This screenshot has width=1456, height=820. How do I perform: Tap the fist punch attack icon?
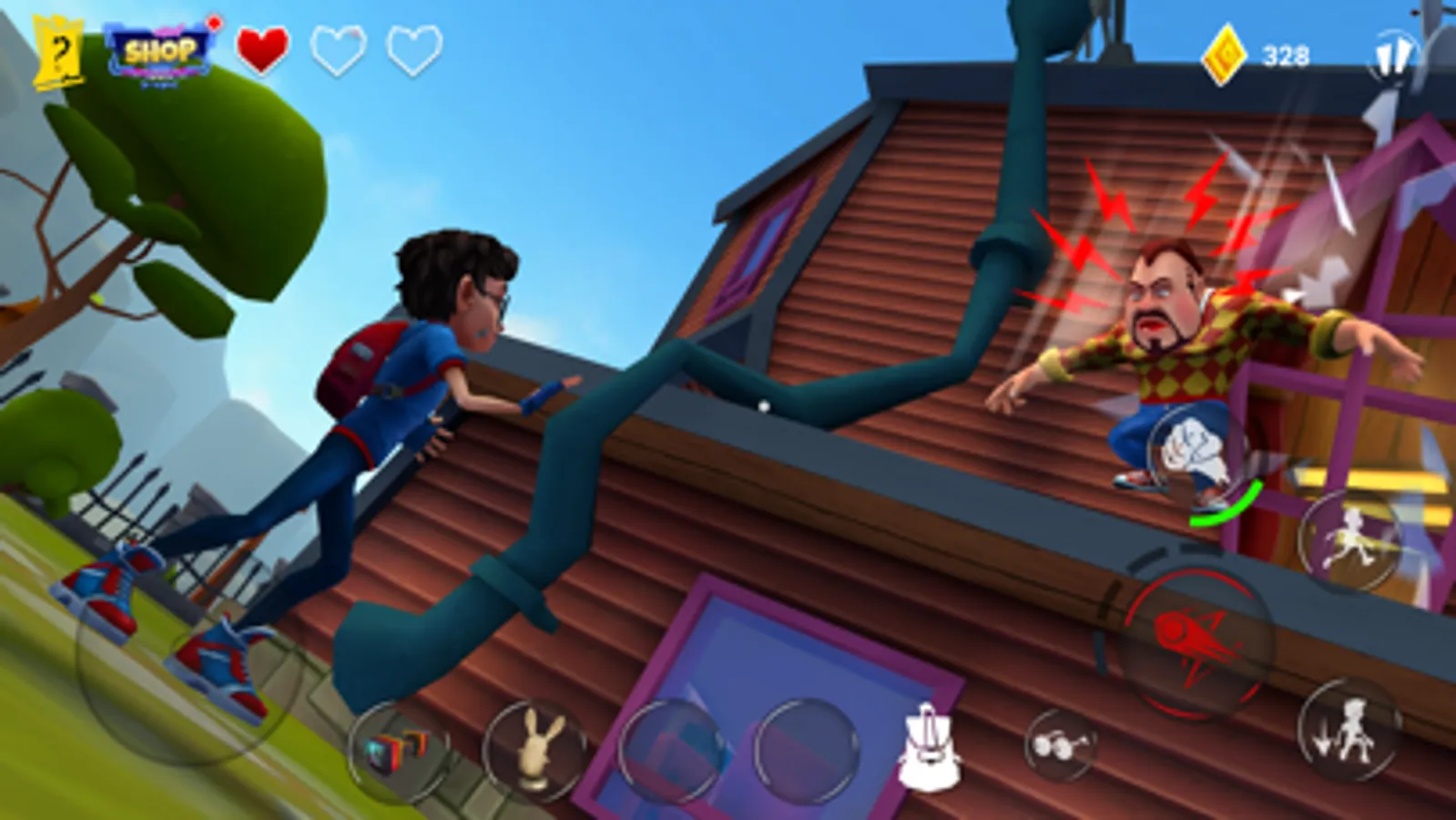click(x=1191, y=446)
